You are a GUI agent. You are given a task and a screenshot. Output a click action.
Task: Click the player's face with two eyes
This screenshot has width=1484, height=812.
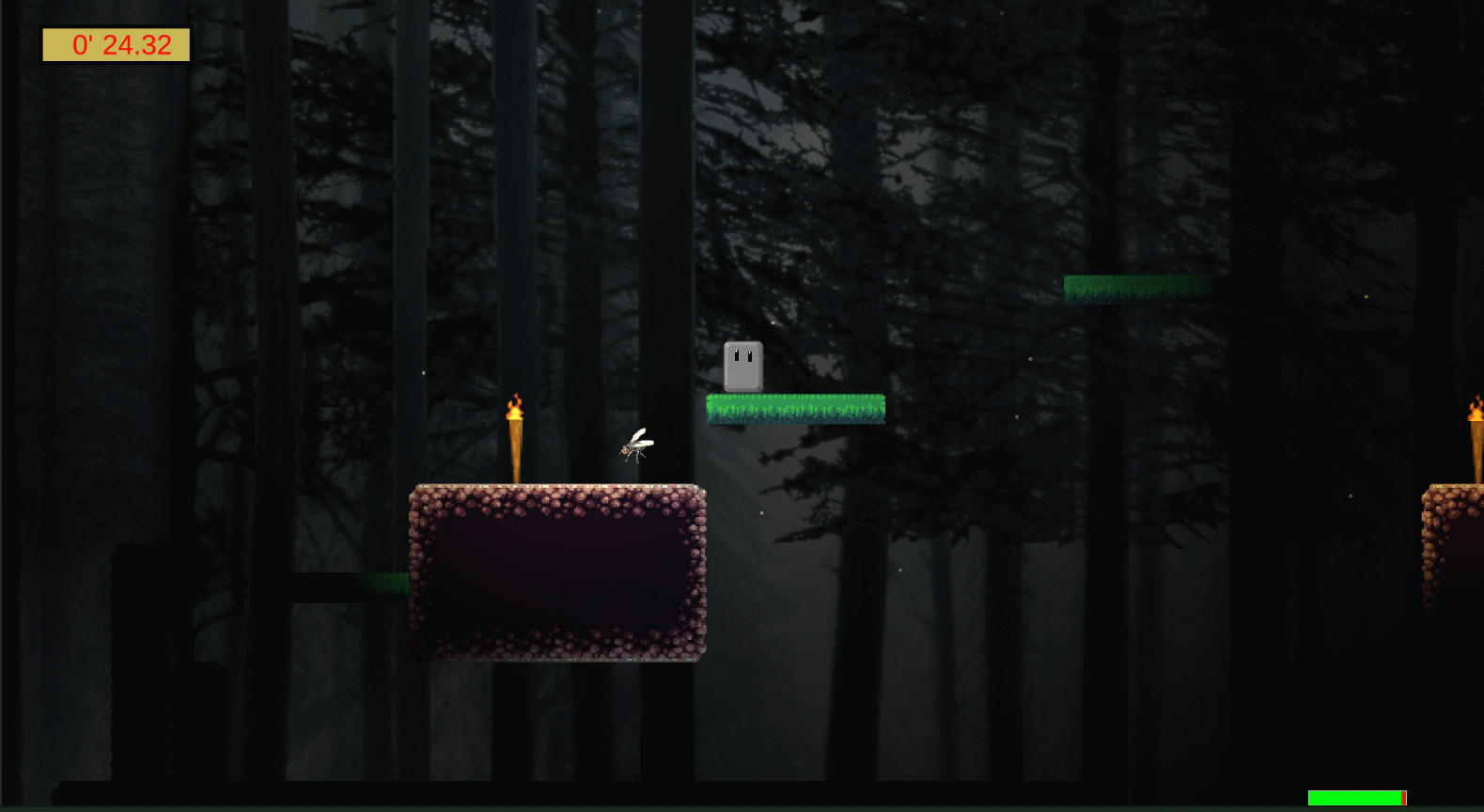coord(742,355)
